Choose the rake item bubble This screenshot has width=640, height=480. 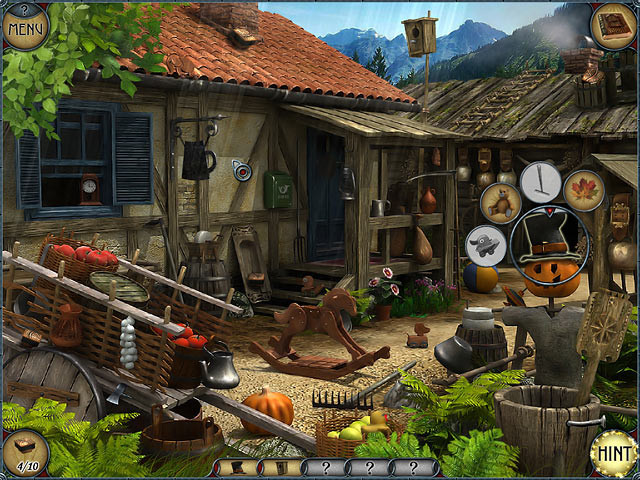(x=541, y=182)
